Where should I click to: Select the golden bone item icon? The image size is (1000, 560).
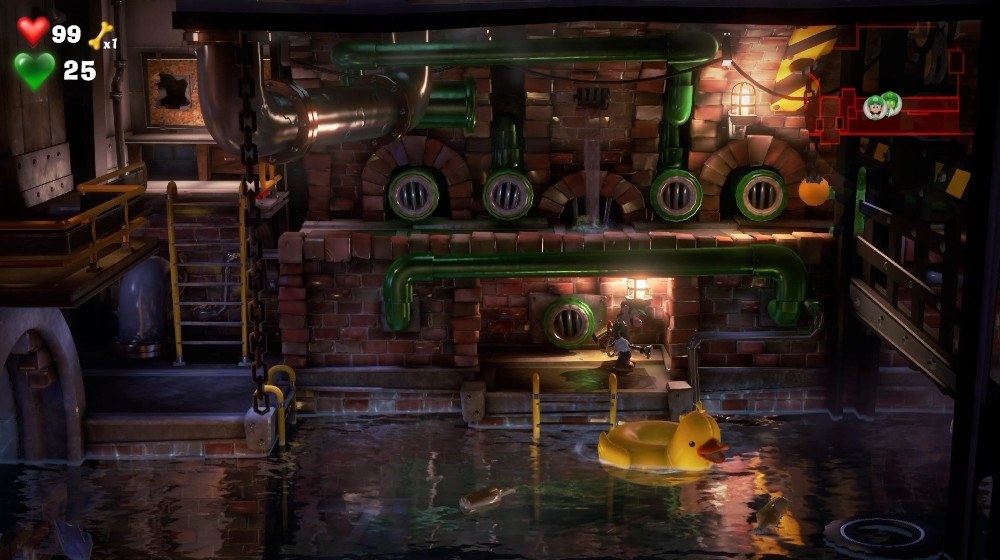point(100,36)
